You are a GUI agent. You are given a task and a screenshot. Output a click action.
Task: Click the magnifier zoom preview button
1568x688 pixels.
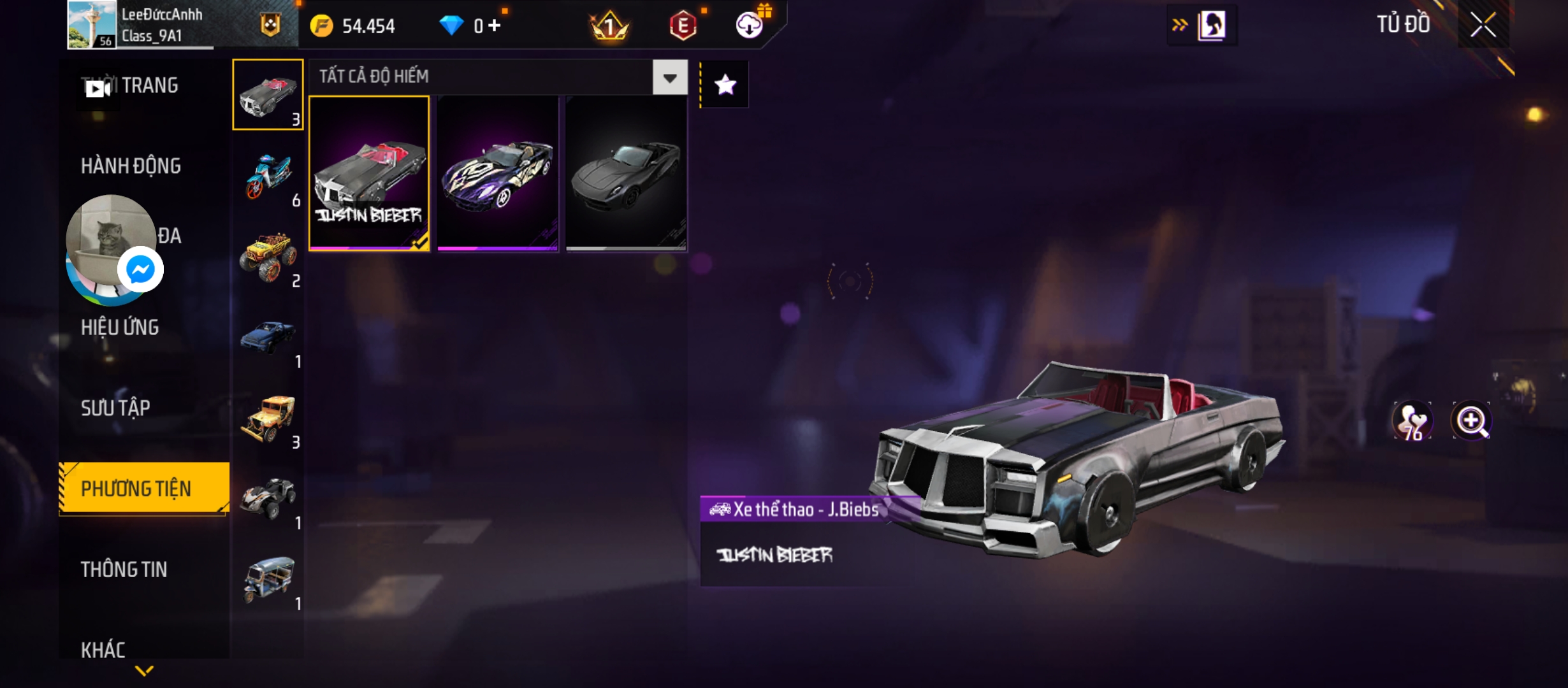(1471, 420)
